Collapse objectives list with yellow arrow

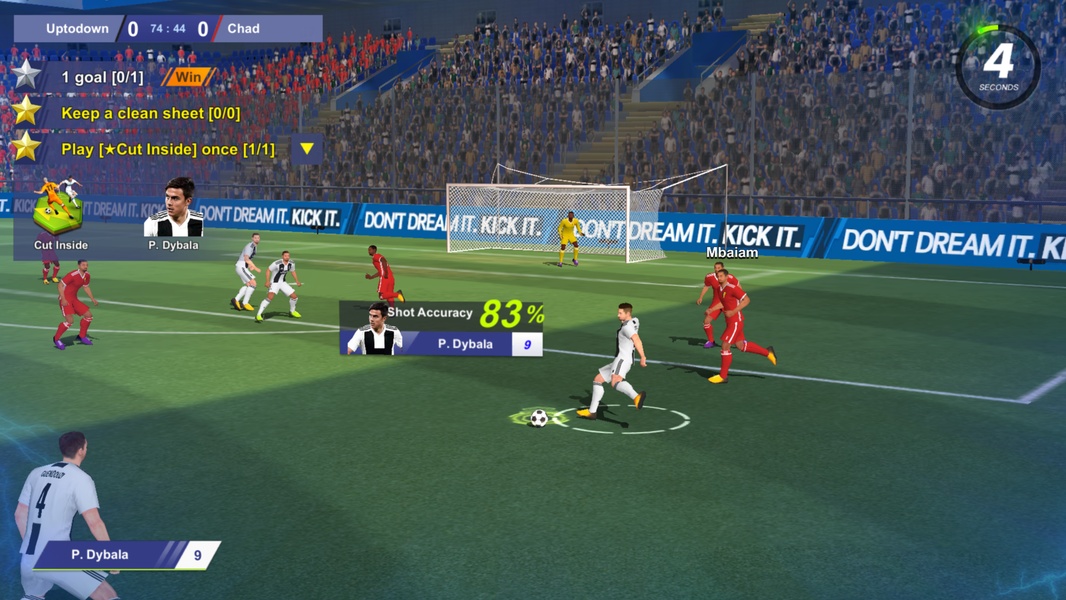(x=307, y=149)
